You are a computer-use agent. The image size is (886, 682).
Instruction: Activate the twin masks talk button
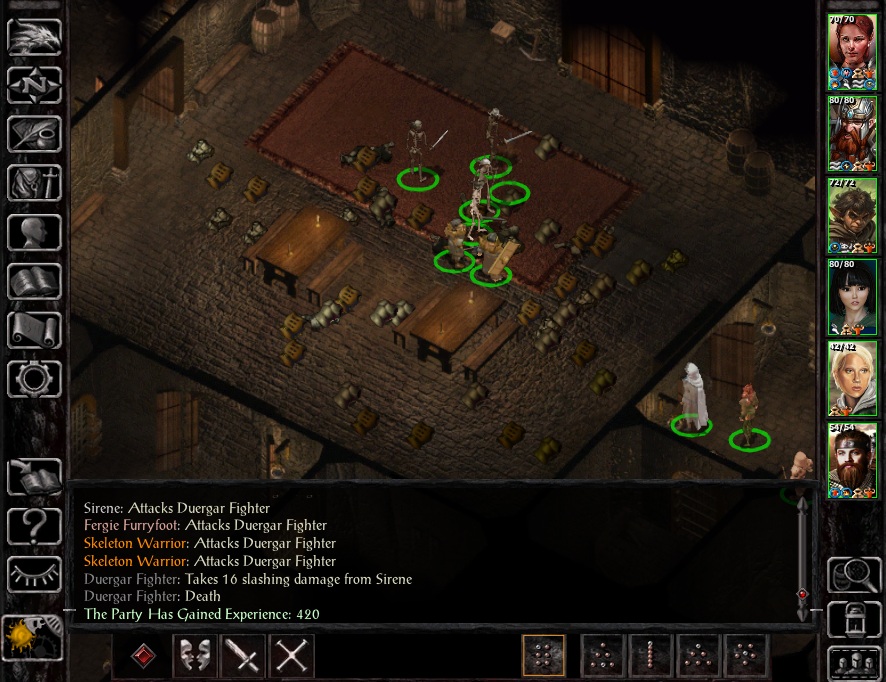tap(196, 656)
